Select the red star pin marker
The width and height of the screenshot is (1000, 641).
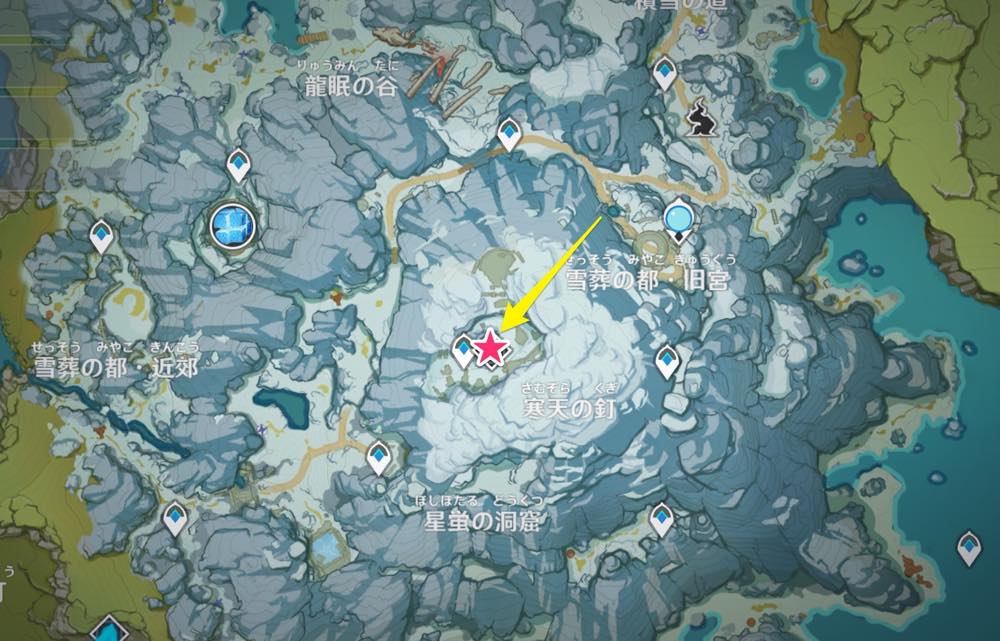click(x=490, y=348)
